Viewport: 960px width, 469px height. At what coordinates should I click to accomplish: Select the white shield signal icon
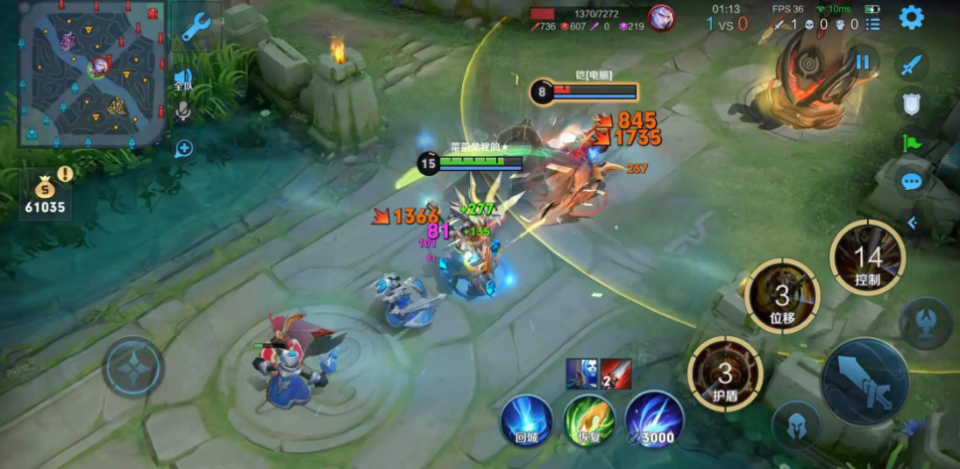(x=910, y=103)
